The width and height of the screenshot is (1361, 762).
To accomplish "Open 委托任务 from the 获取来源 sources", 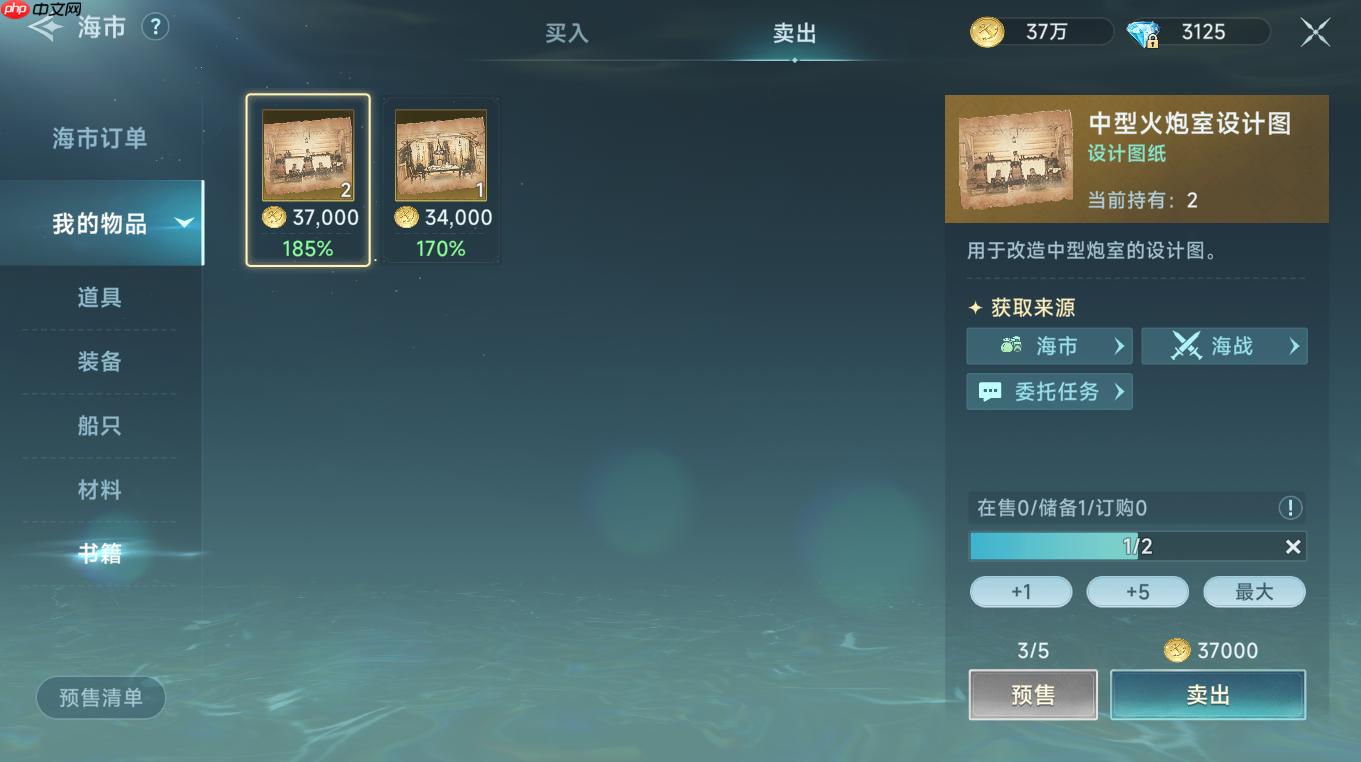I will [x=1049, y=391].
